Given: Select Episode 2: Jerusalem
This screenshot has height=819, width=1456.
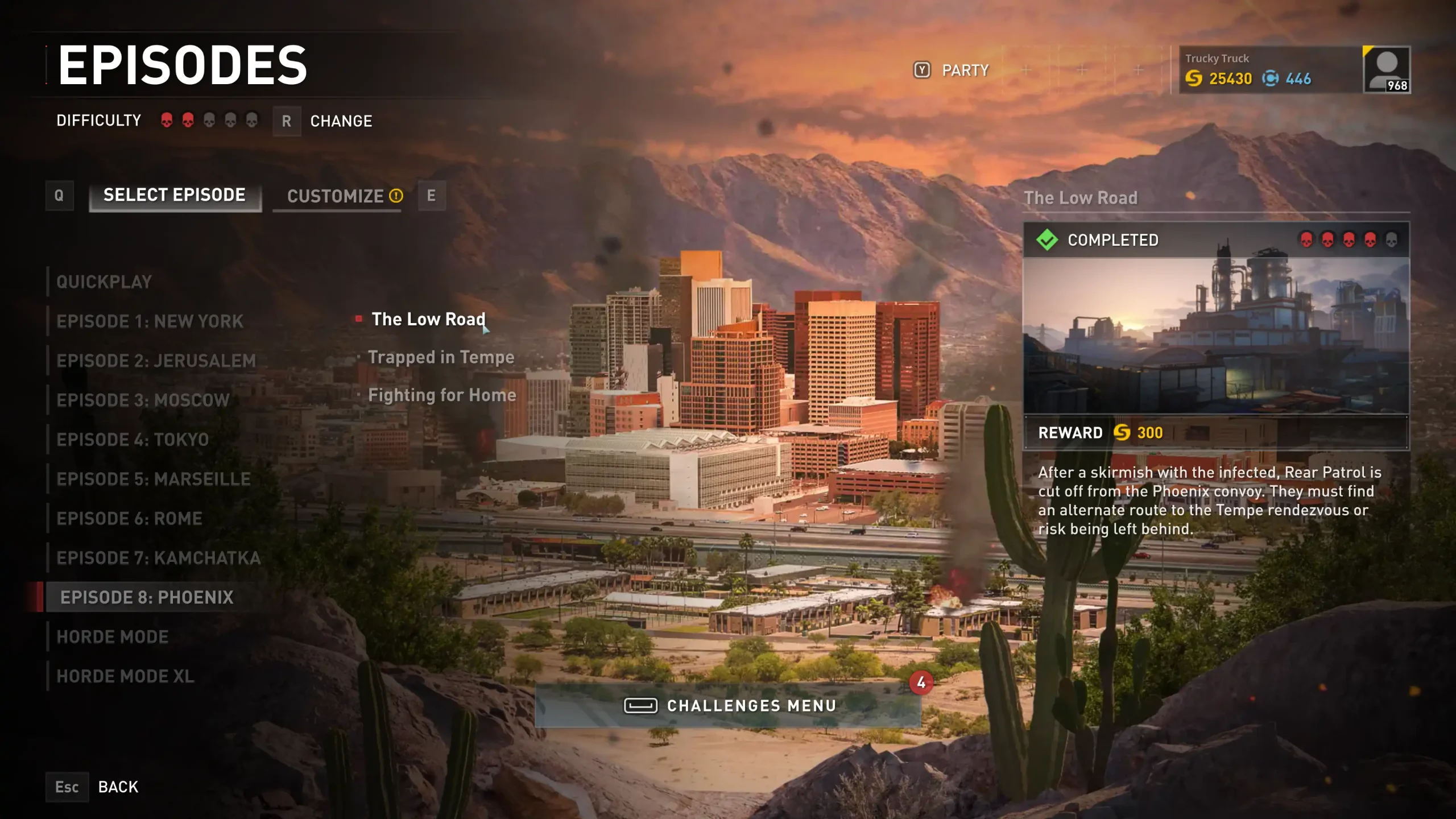Looking at the screenshot, I should 156,361.
